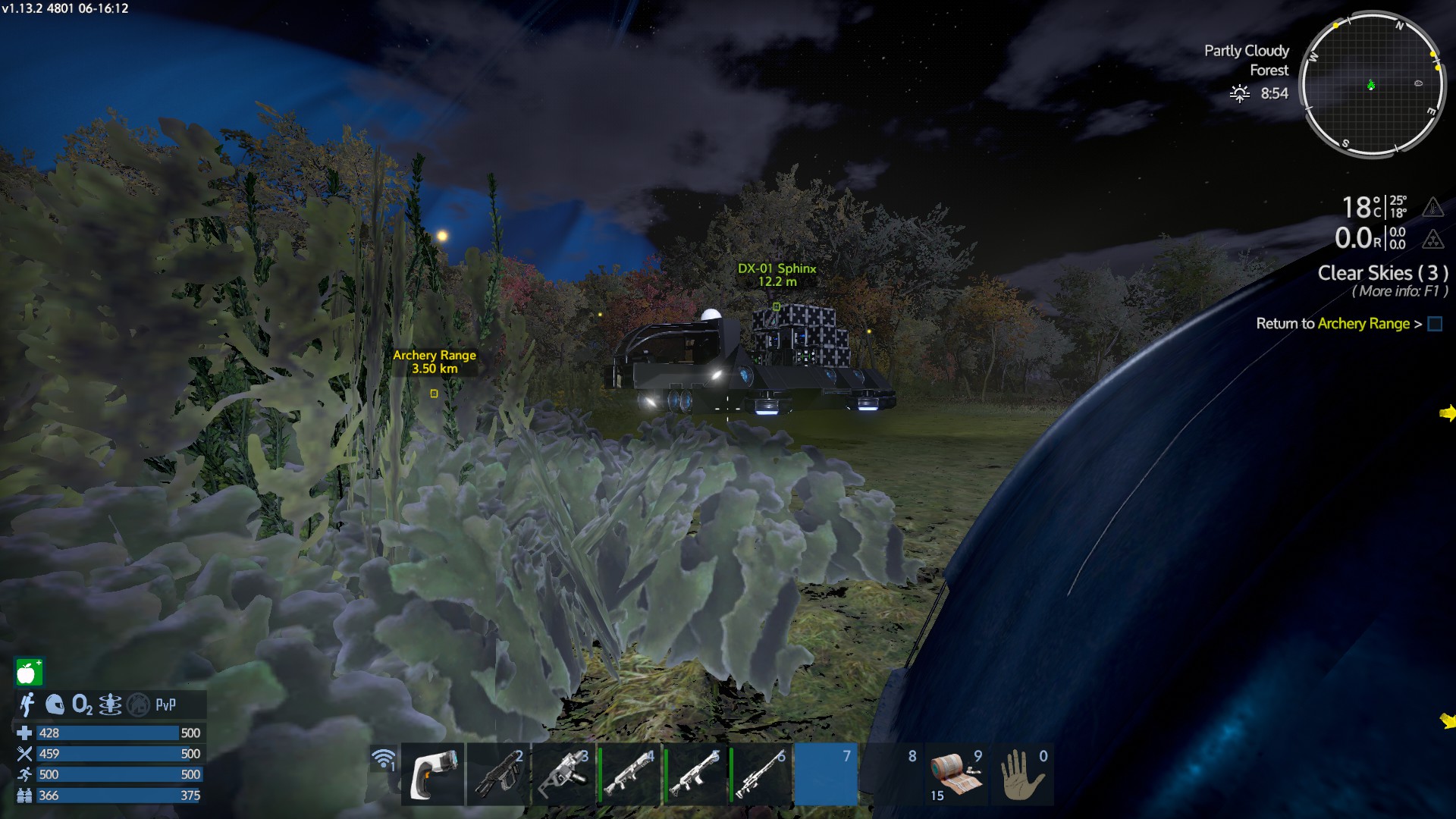Screen dimensions: 1456x819
Task: Select the DX-01 Sphinx waypoint marker
Action: click(776, 306)
